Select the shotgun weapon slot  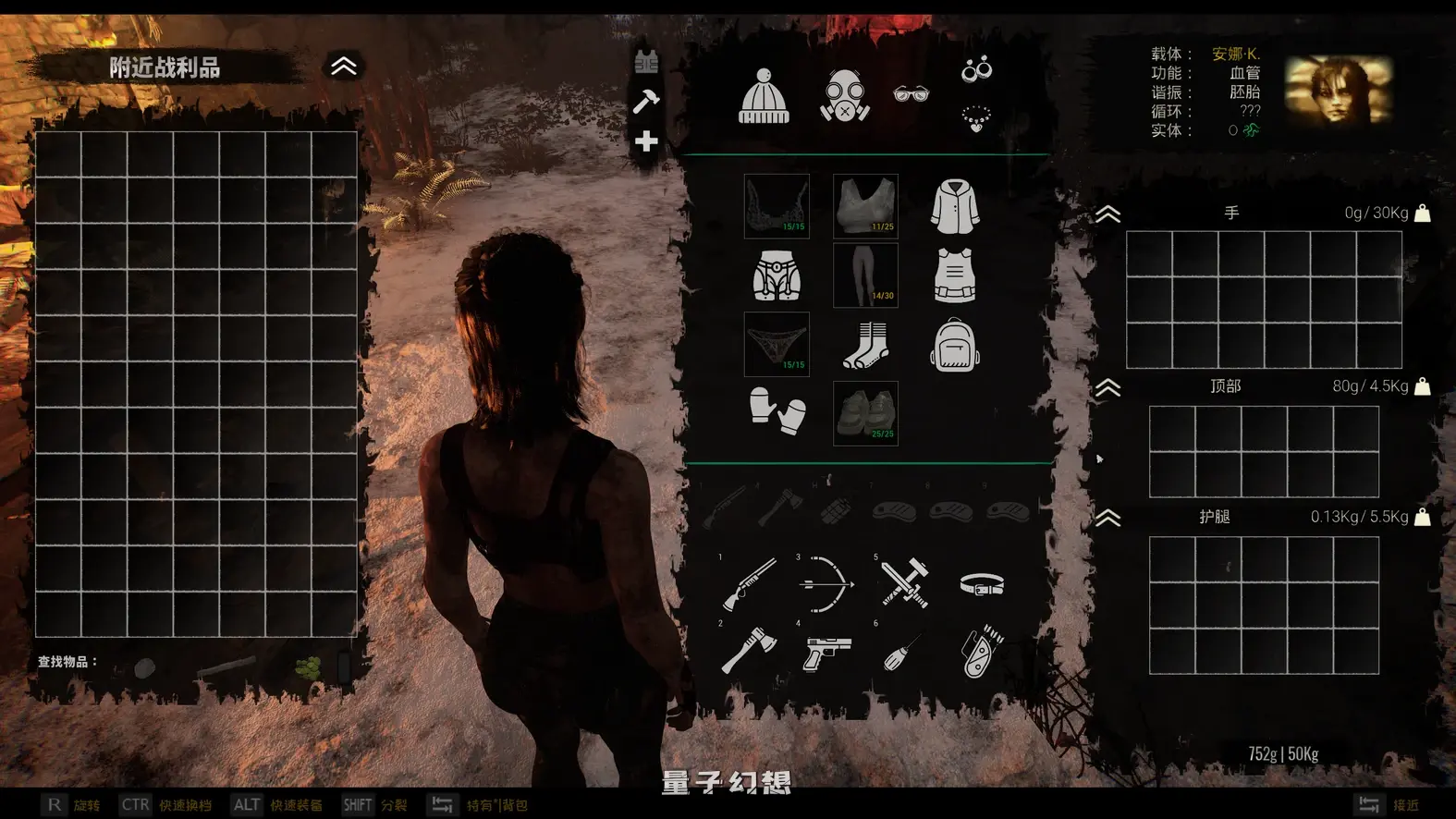(749, 584)
